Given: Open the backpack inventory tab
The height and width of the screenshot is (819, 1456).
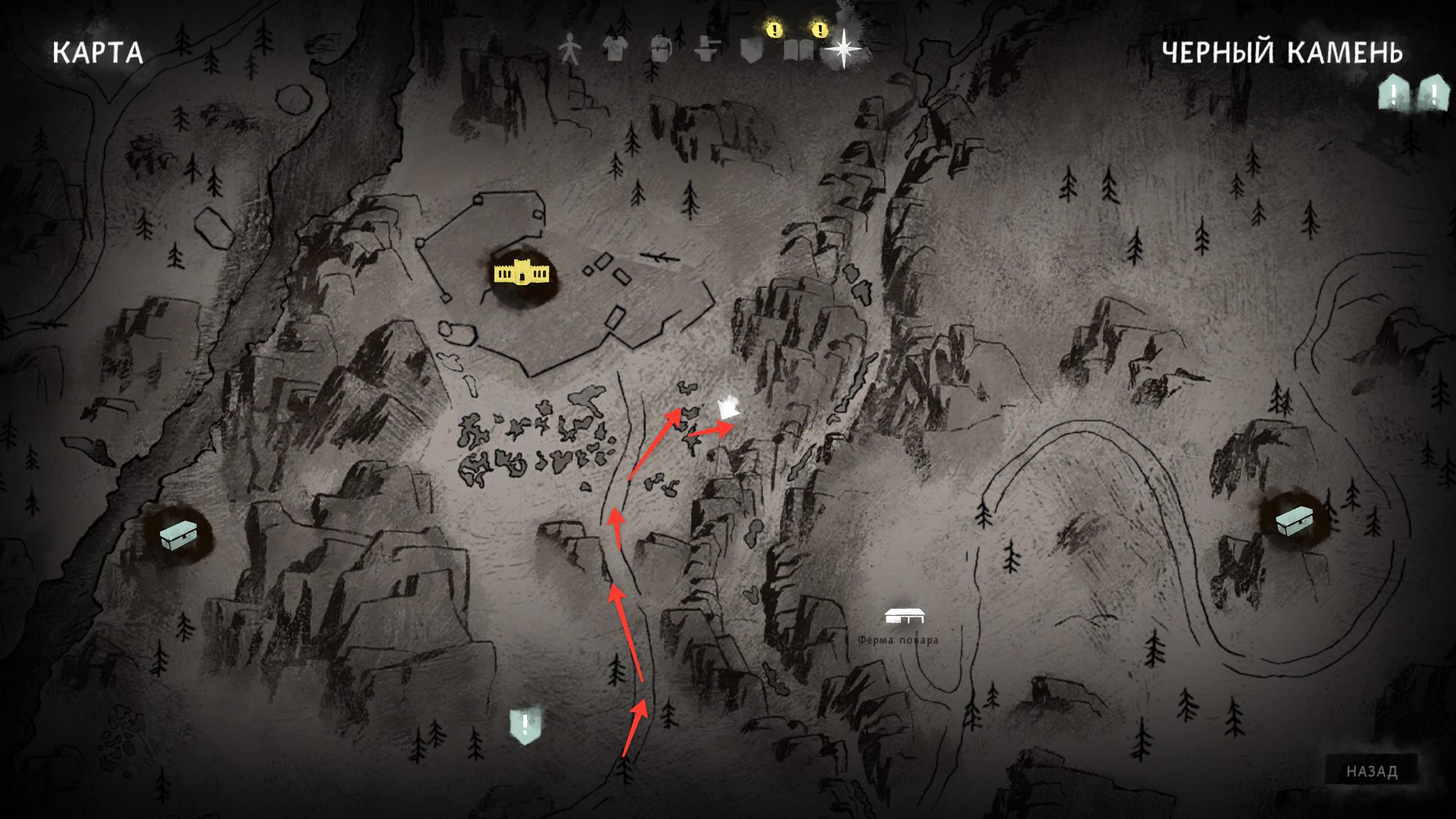Looking at the screenshot, I should pos(661,49).
